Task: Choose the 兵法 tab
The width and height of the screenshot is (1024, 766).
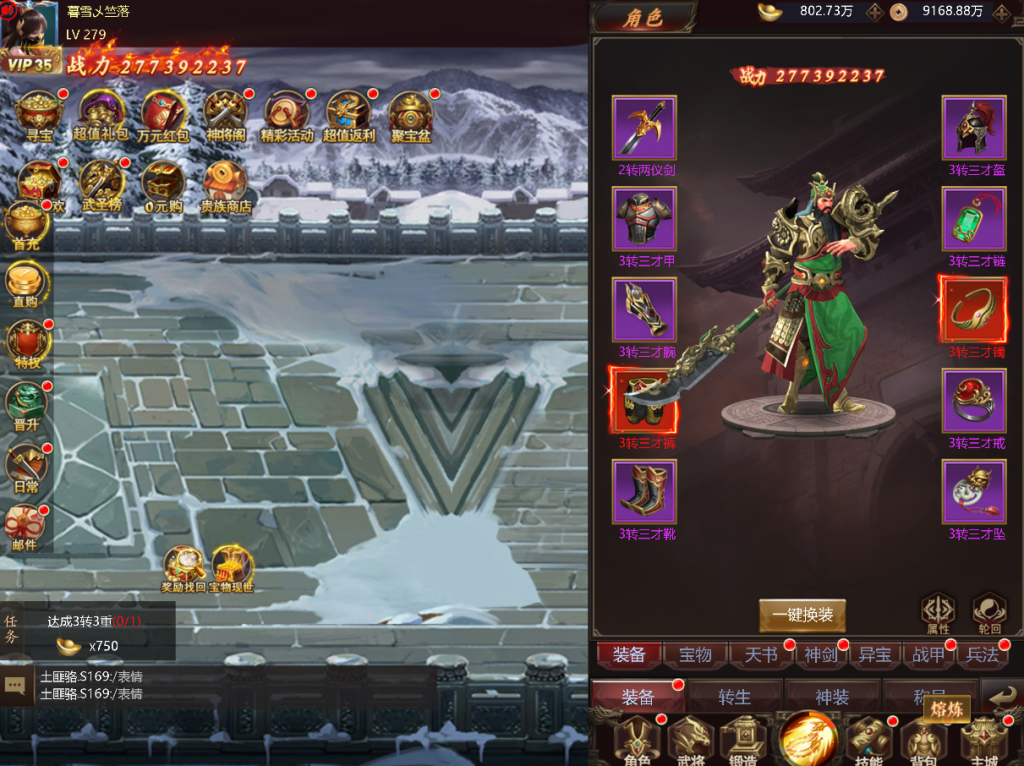Action: [982, 655]
